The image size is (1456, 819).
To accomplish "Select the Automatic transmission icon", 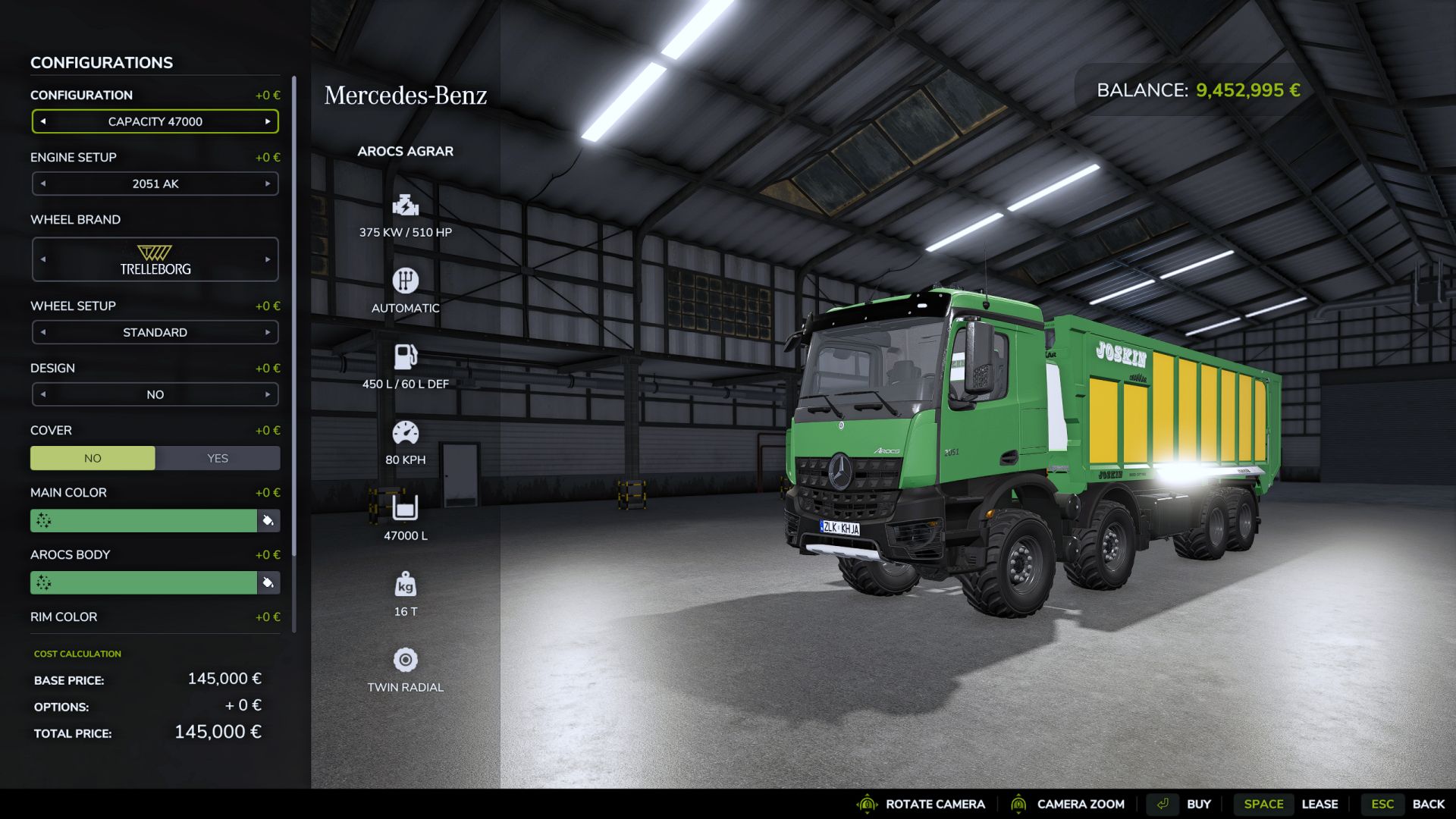I will [406, 281].
